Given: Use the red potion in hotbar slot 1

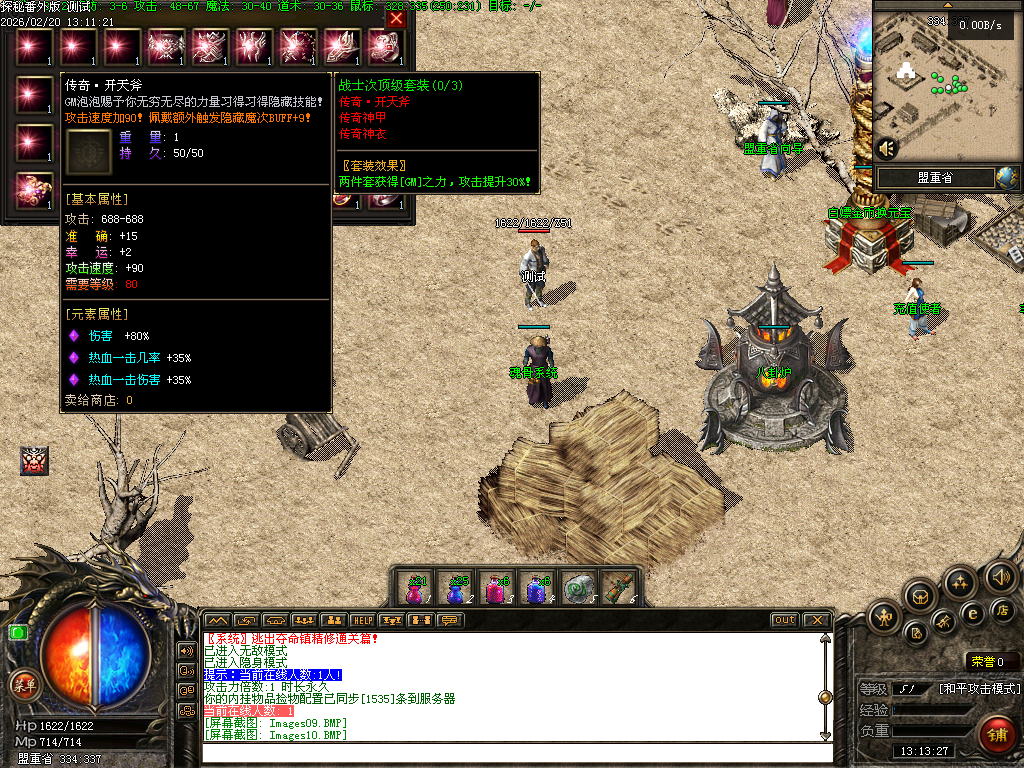Looking at the screenshot, I should (x=415, y=588).
